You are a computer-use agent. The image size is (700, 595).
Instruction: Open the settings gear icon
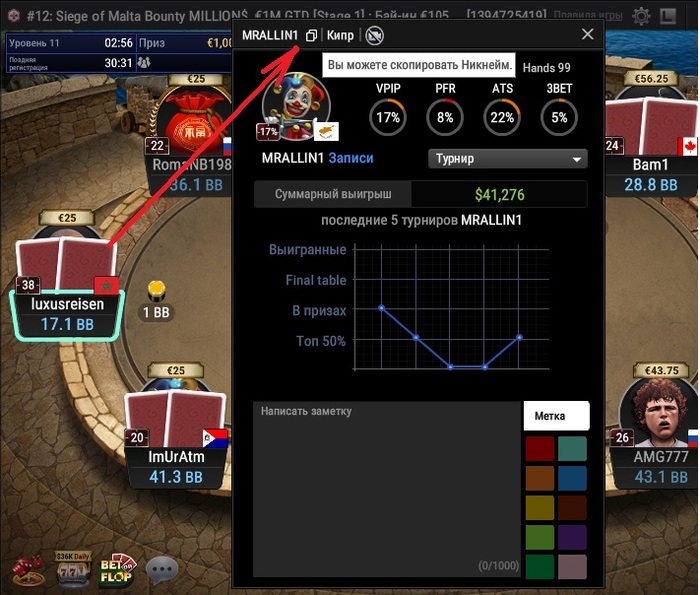640,16
